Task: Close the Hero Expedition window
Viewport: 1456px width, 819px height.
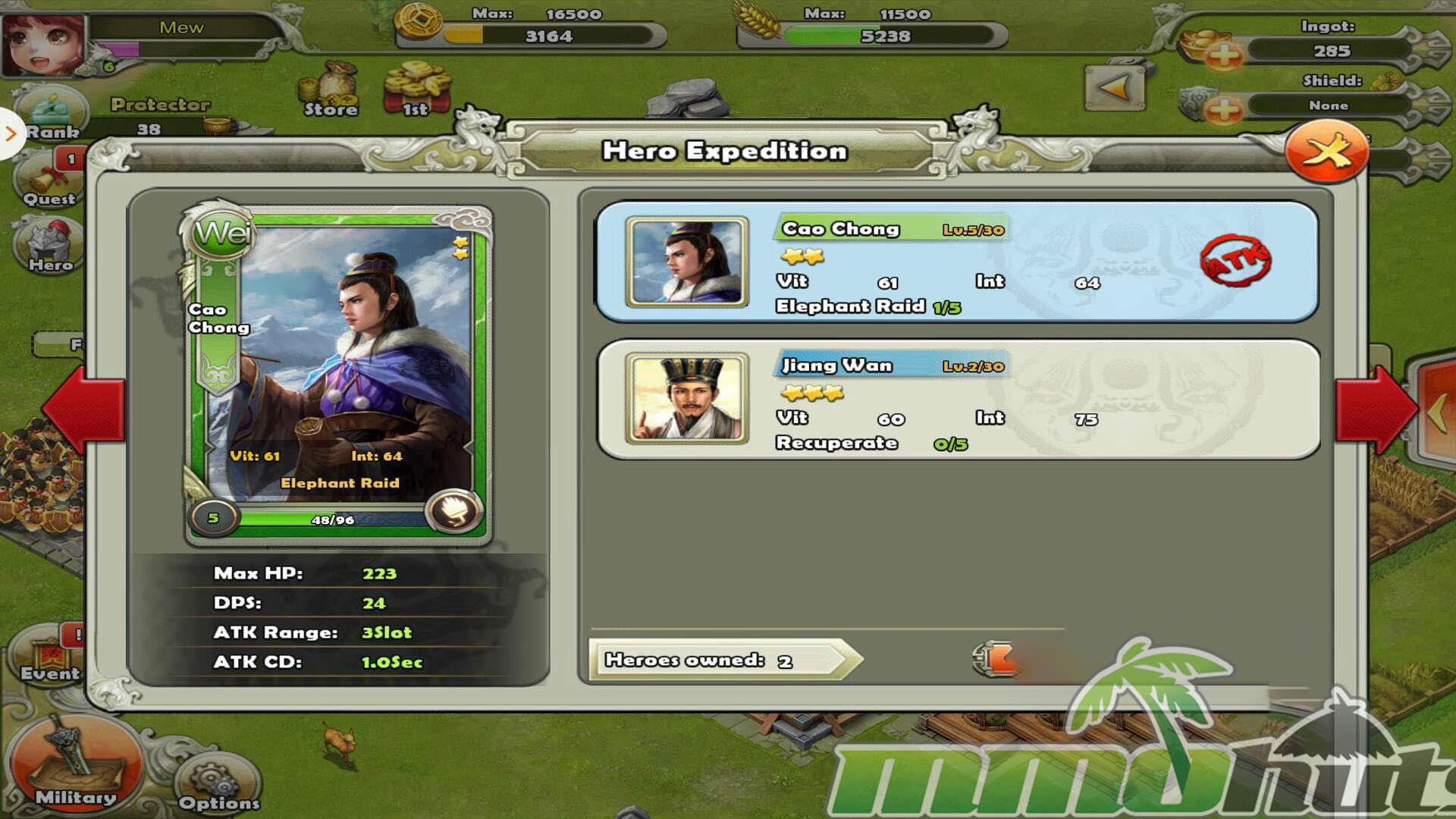Action: [1326, 152]
